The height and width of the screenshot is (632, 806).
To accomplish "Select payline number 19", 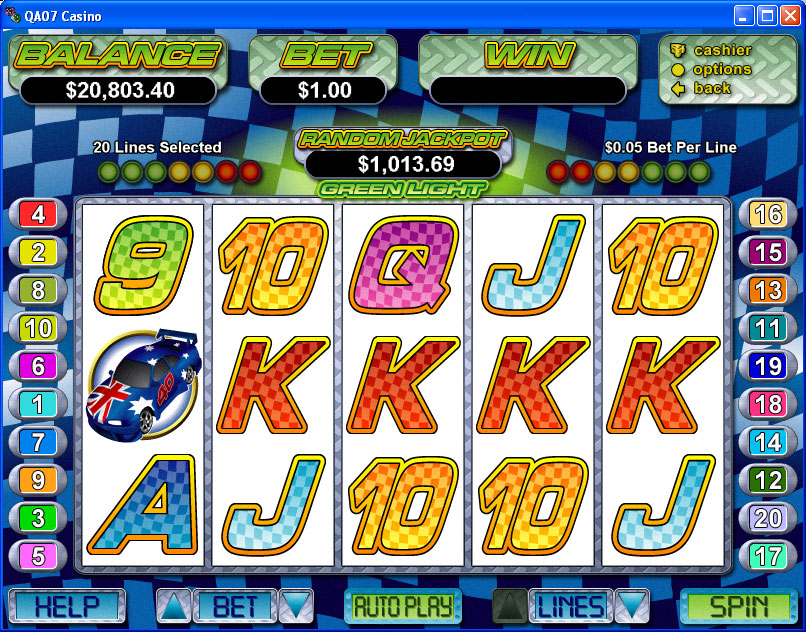I will click(767, 366).
